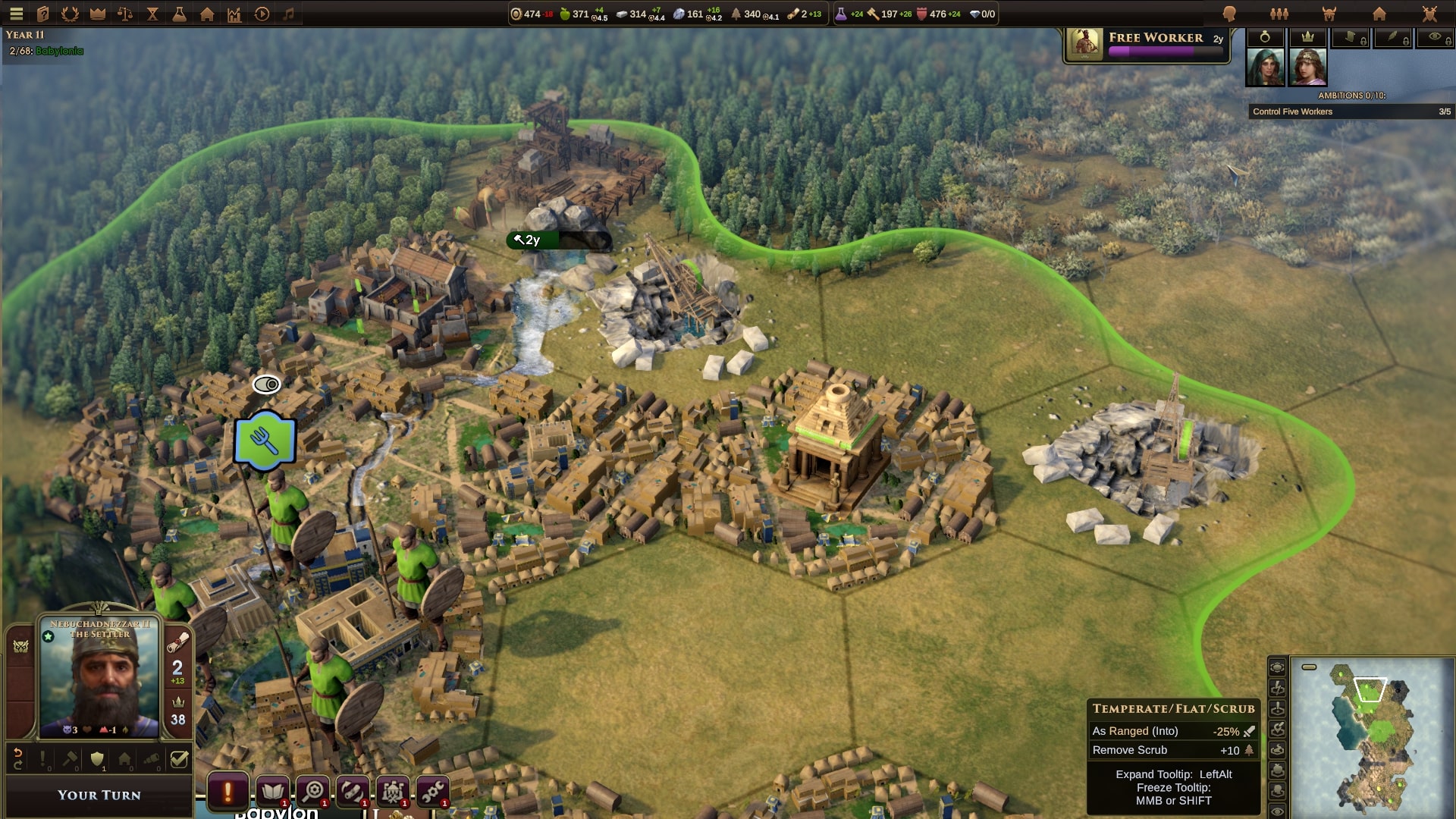Image resolution: width=1456 pixels, height=819 pixels.
Task: Open the laurel wreath victory screen
Action: (x=70, y=14)
